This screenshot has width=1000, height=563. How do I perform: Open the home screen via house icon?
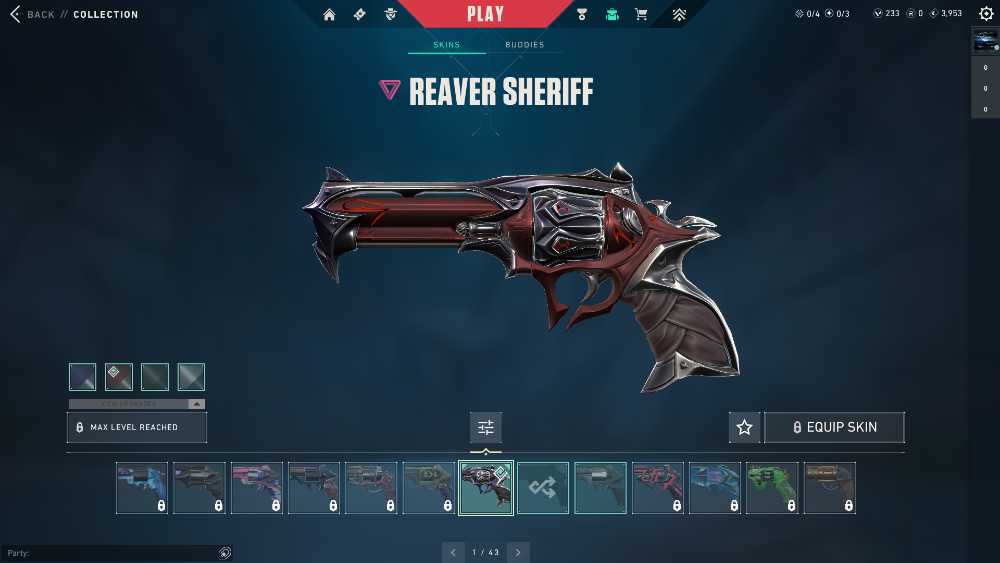click(x=329, y=15)
